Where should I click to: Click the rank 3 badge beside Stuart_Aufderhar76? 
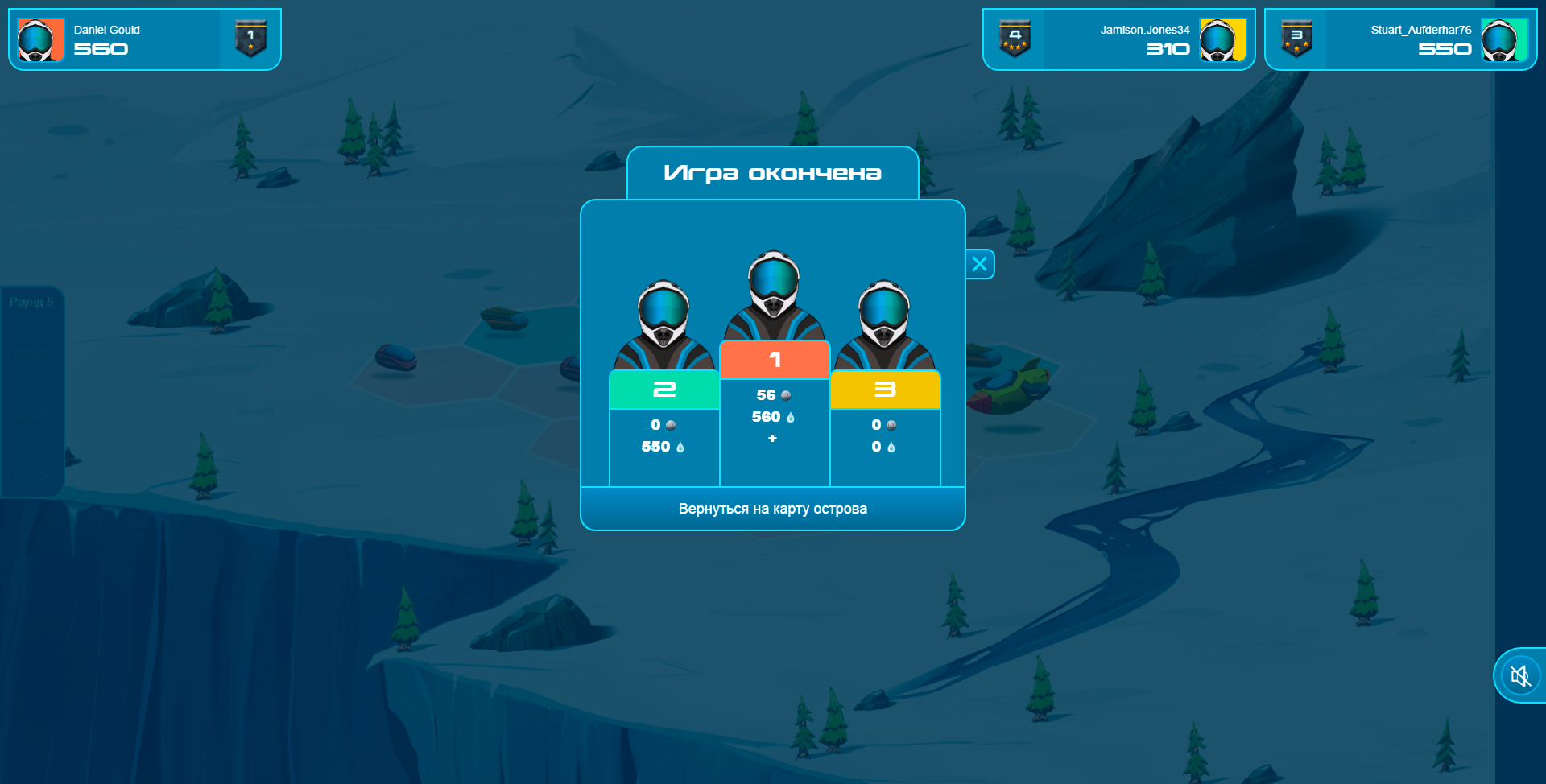coord(1297,38)
